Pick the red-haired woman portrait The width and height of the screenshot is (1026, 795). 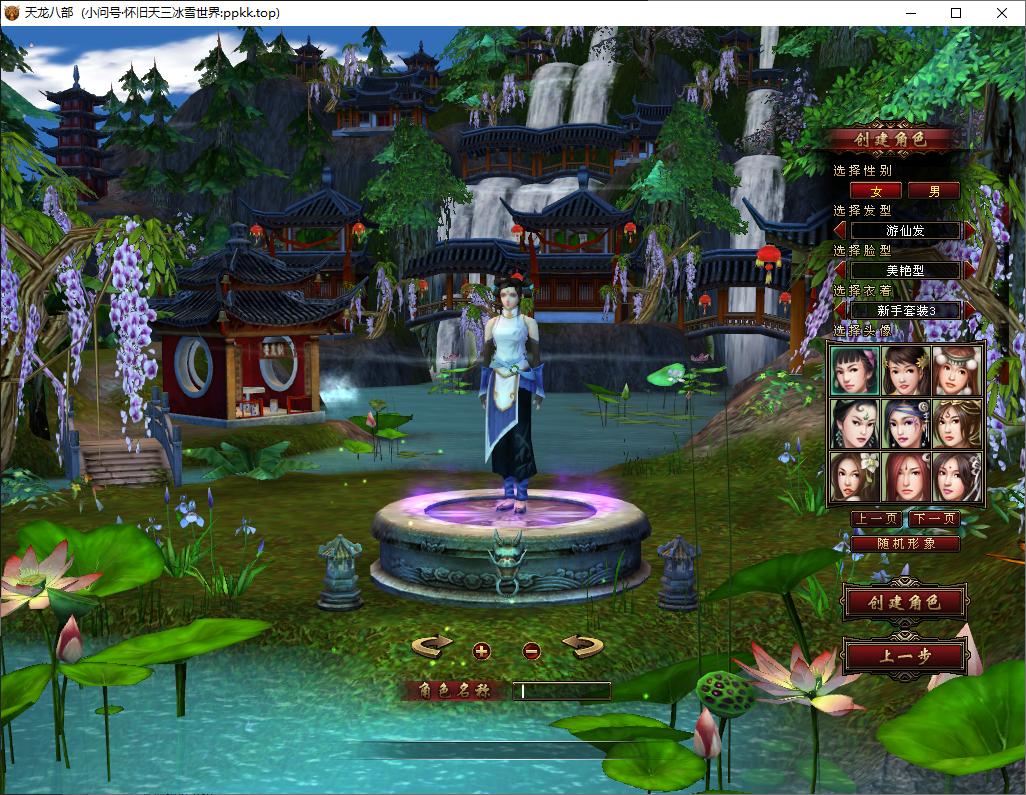pos(907,477)
